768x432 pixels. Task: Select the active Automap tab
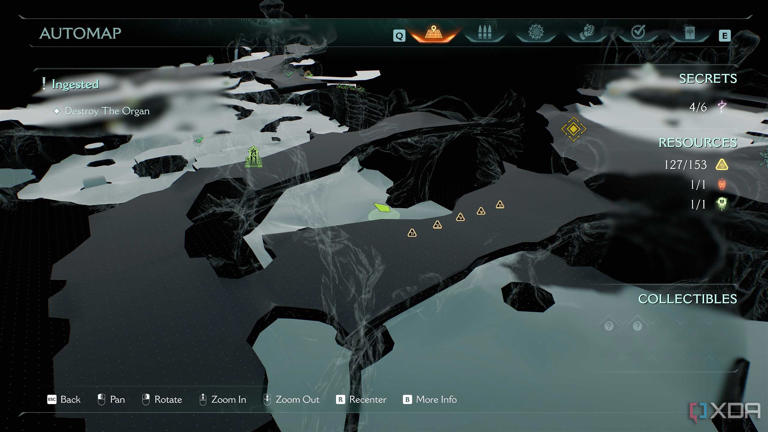point(434,33)
